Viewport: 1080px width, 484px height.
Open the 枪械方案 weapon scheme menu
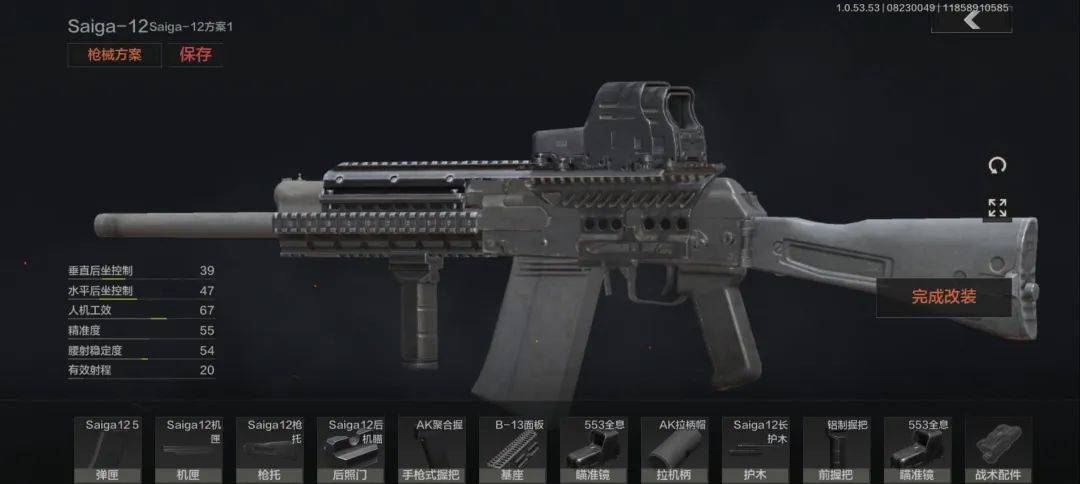click(114, 55)
